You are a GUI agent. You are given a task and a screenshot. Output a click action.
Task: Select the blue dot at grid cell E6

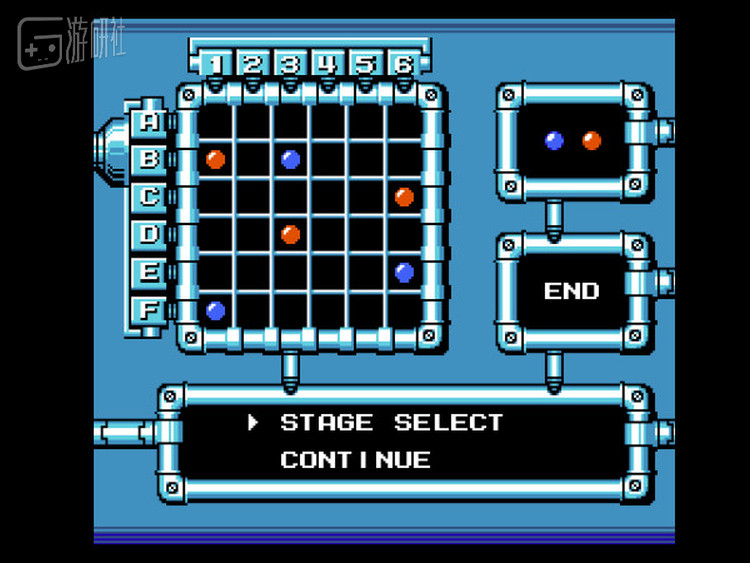point(404,272)
